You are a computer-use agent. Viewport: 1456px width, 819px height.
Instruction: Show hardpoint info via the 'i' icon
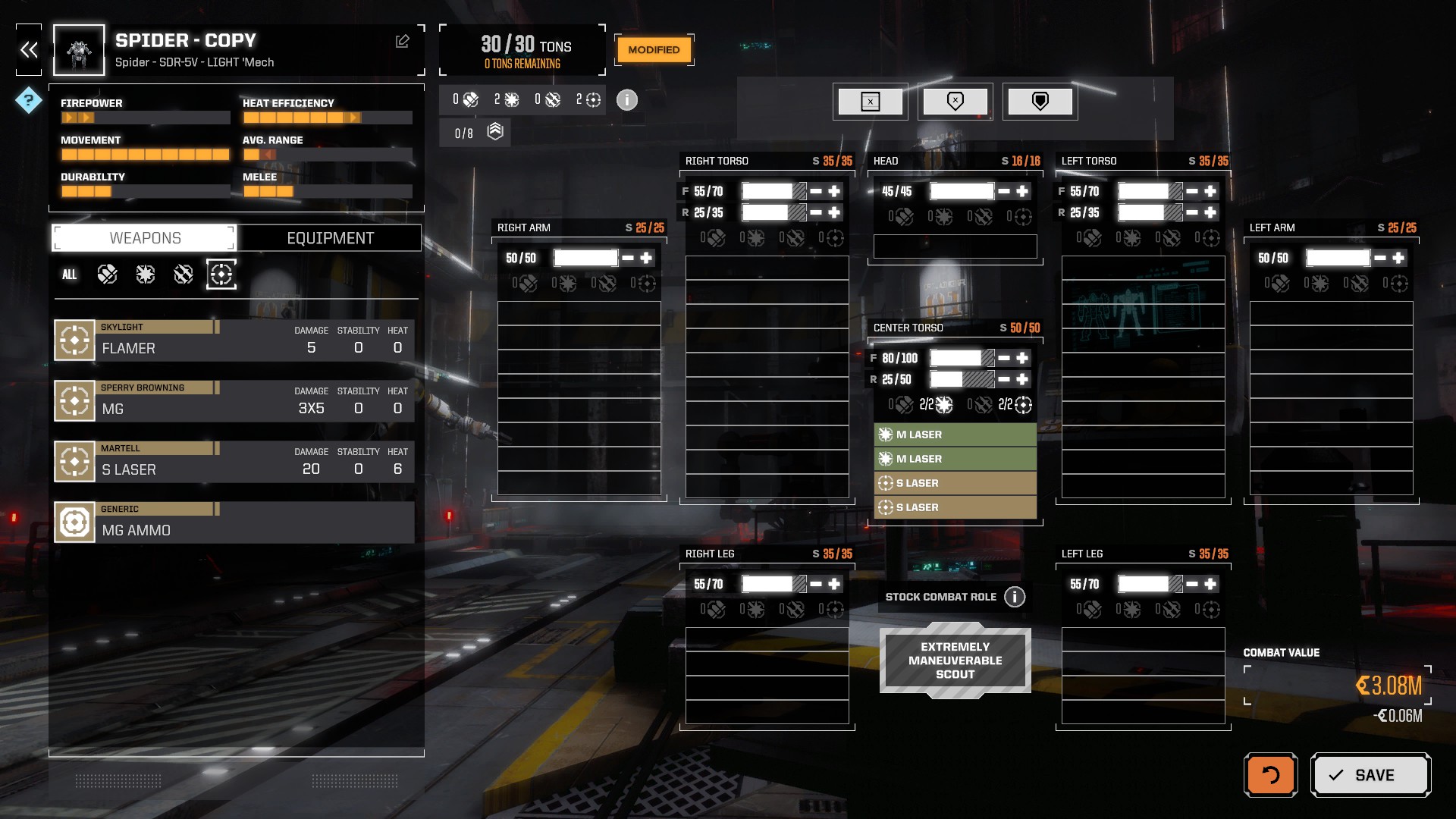pyautogui.click(x=626, y=100)
